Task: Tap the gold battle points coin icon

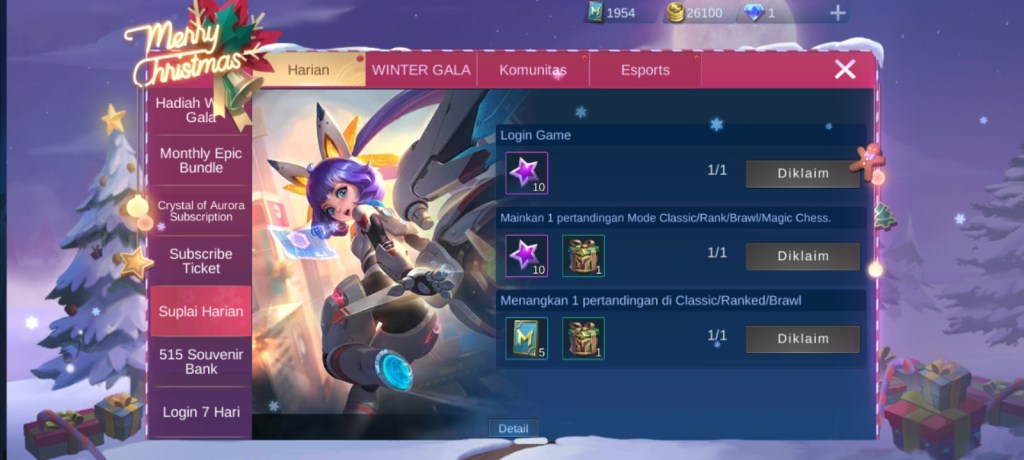Action: click(676, 13)
